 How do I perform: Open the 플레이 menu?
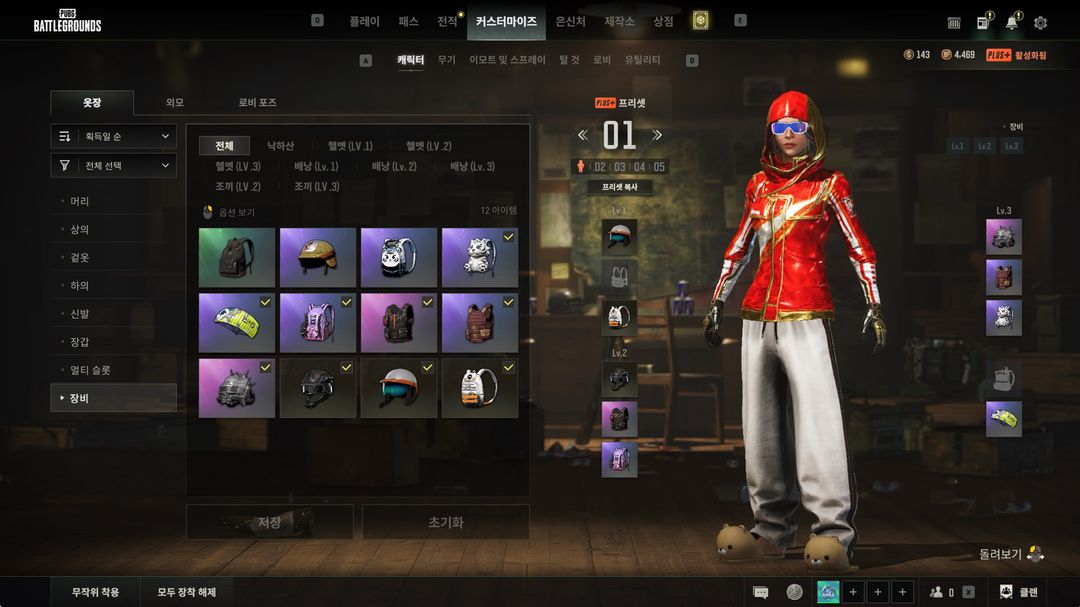tap(364, 21)
